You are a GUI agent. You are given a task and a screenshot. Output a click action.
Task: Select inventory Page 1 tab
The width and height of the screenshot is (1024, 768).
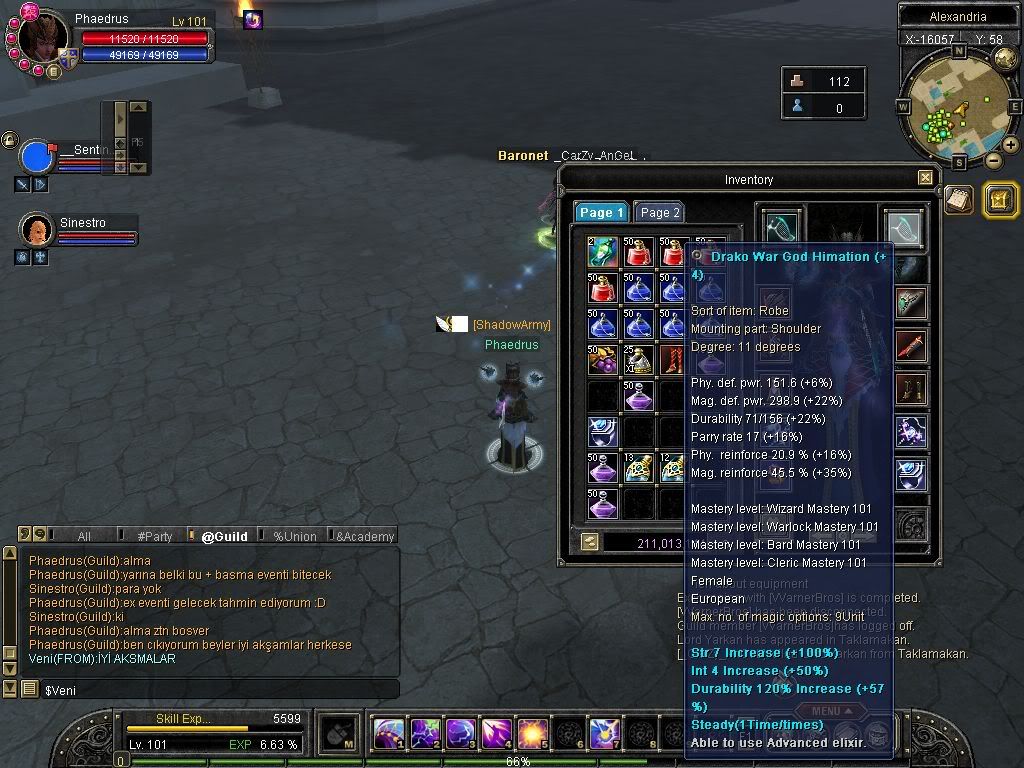[601, 212]
